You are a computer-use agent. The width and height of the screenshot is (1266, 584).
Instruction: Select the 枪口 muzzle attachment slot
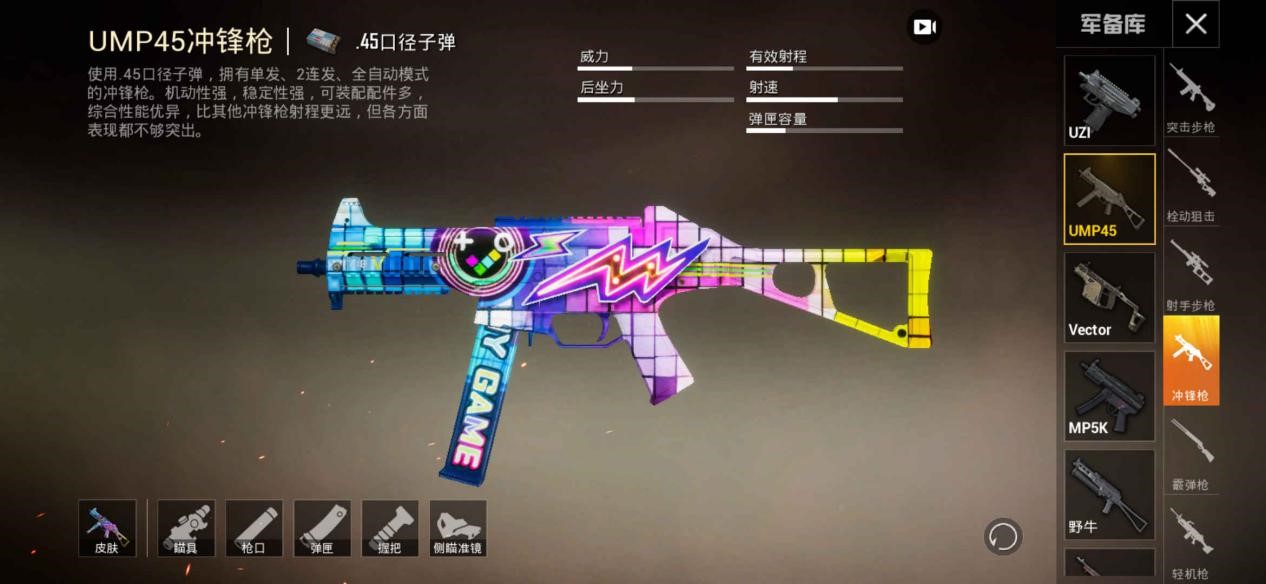[x=254, y=528]
